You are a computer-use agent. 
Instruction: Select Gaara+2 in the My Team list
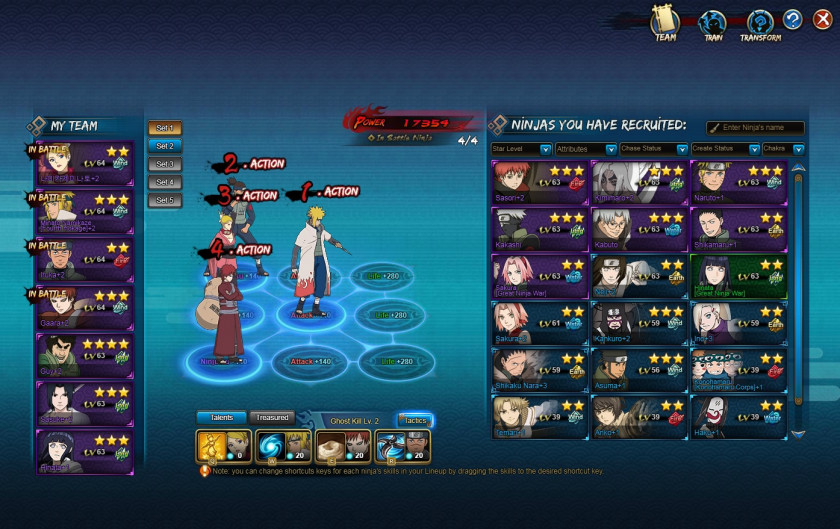84,310
